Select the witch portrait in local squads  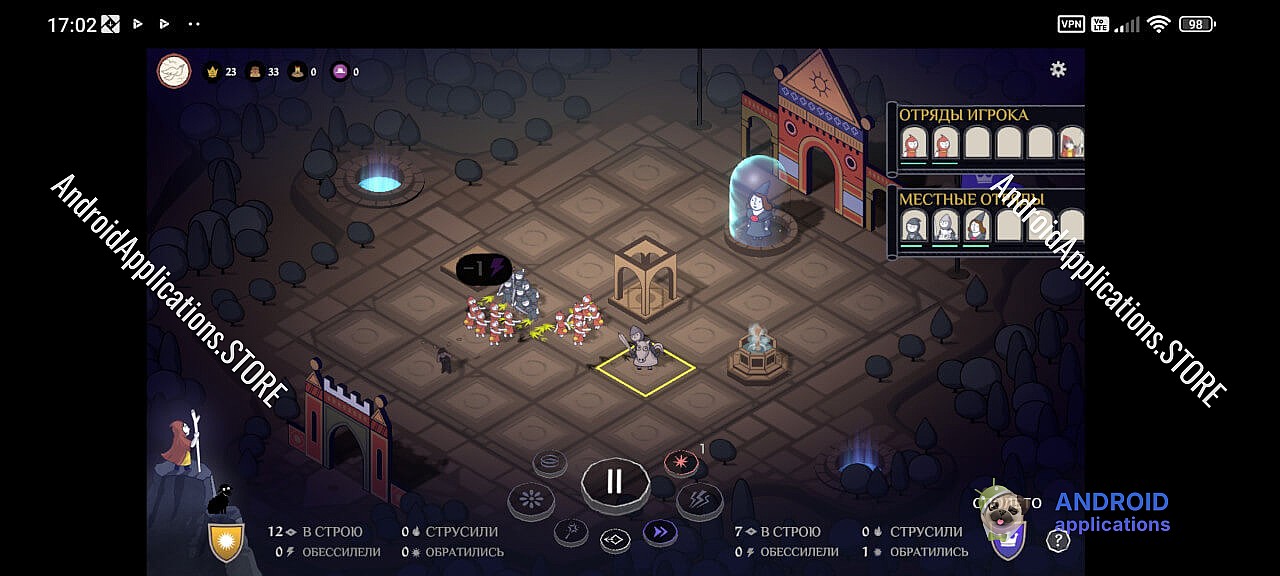pyautogui.click(x=976, y=227)
